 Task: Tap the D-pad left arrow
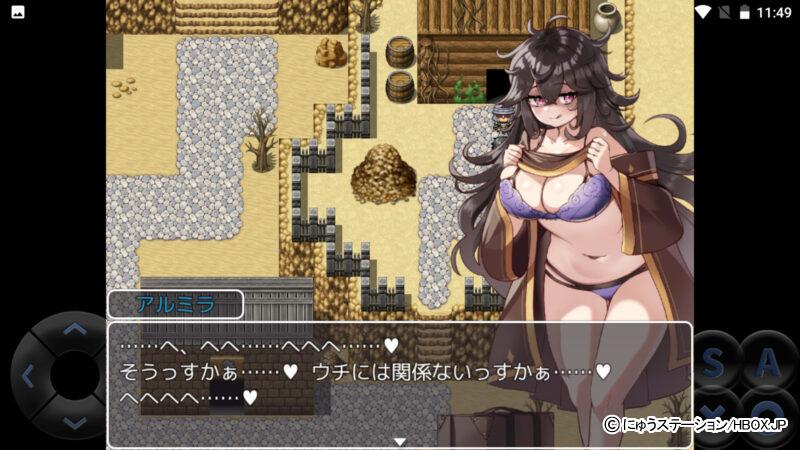tap(27, 376)
